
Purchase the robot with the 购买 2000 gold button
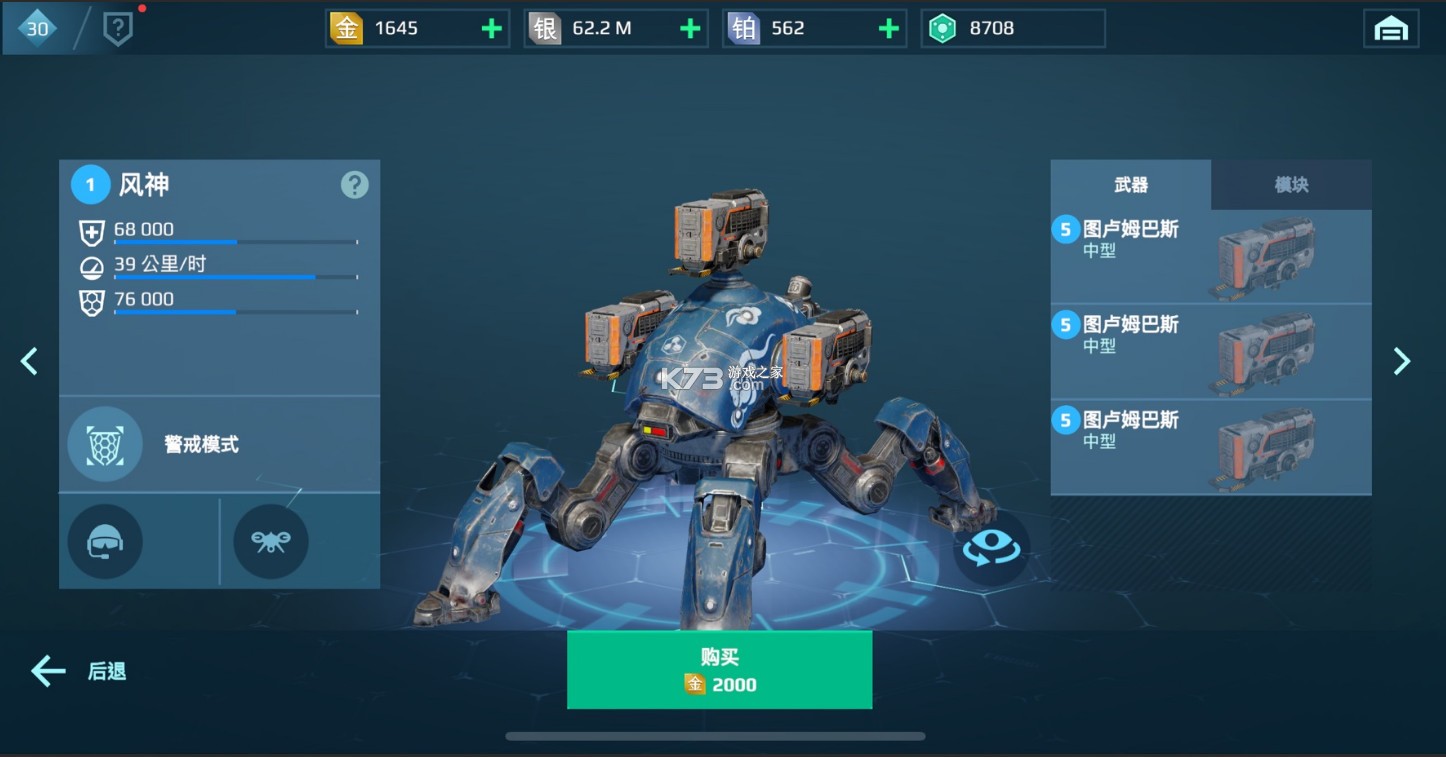coord(719,668)
